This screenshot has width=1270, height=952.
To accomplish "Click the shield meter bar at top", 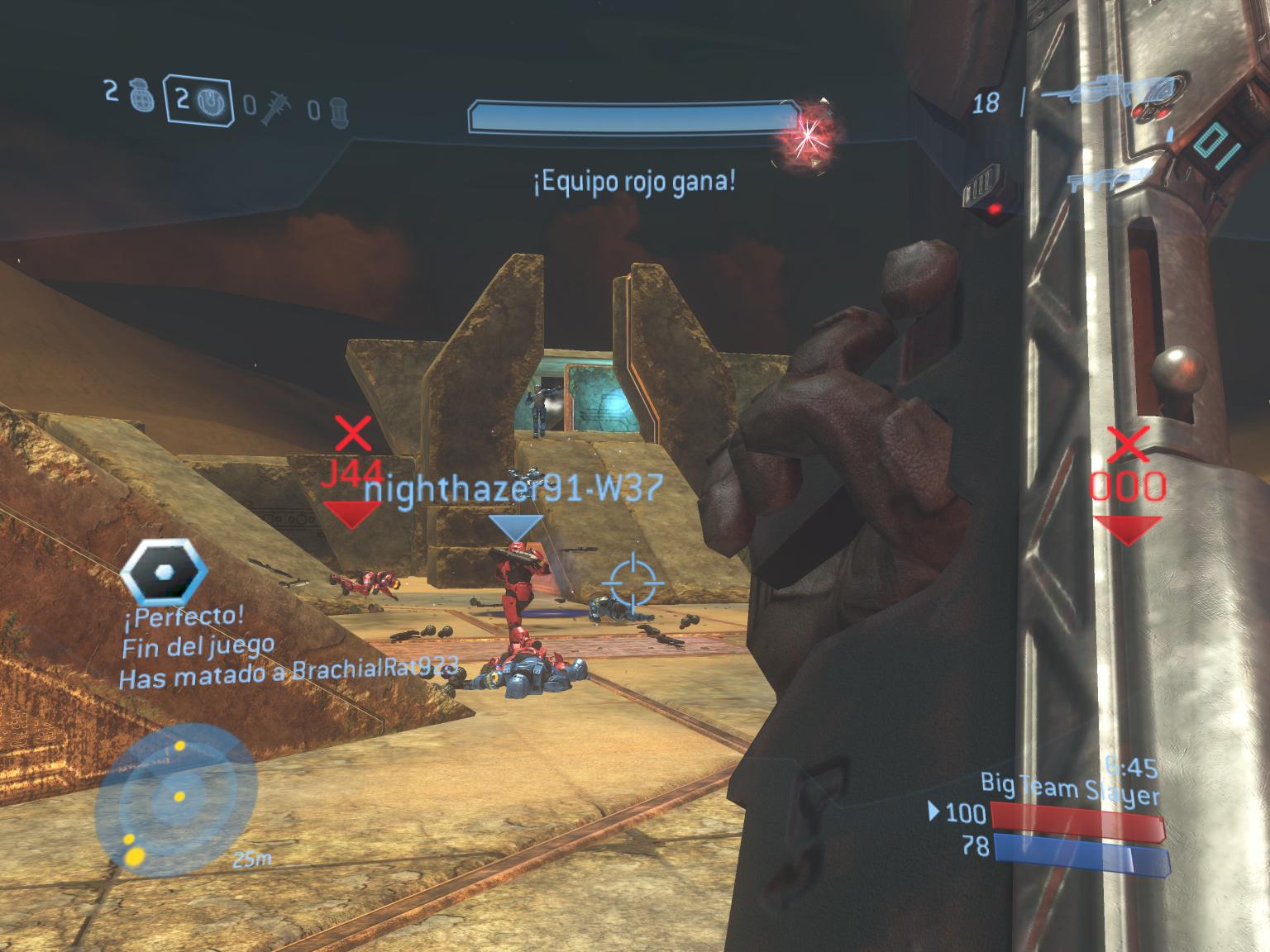I will (632, 117).
